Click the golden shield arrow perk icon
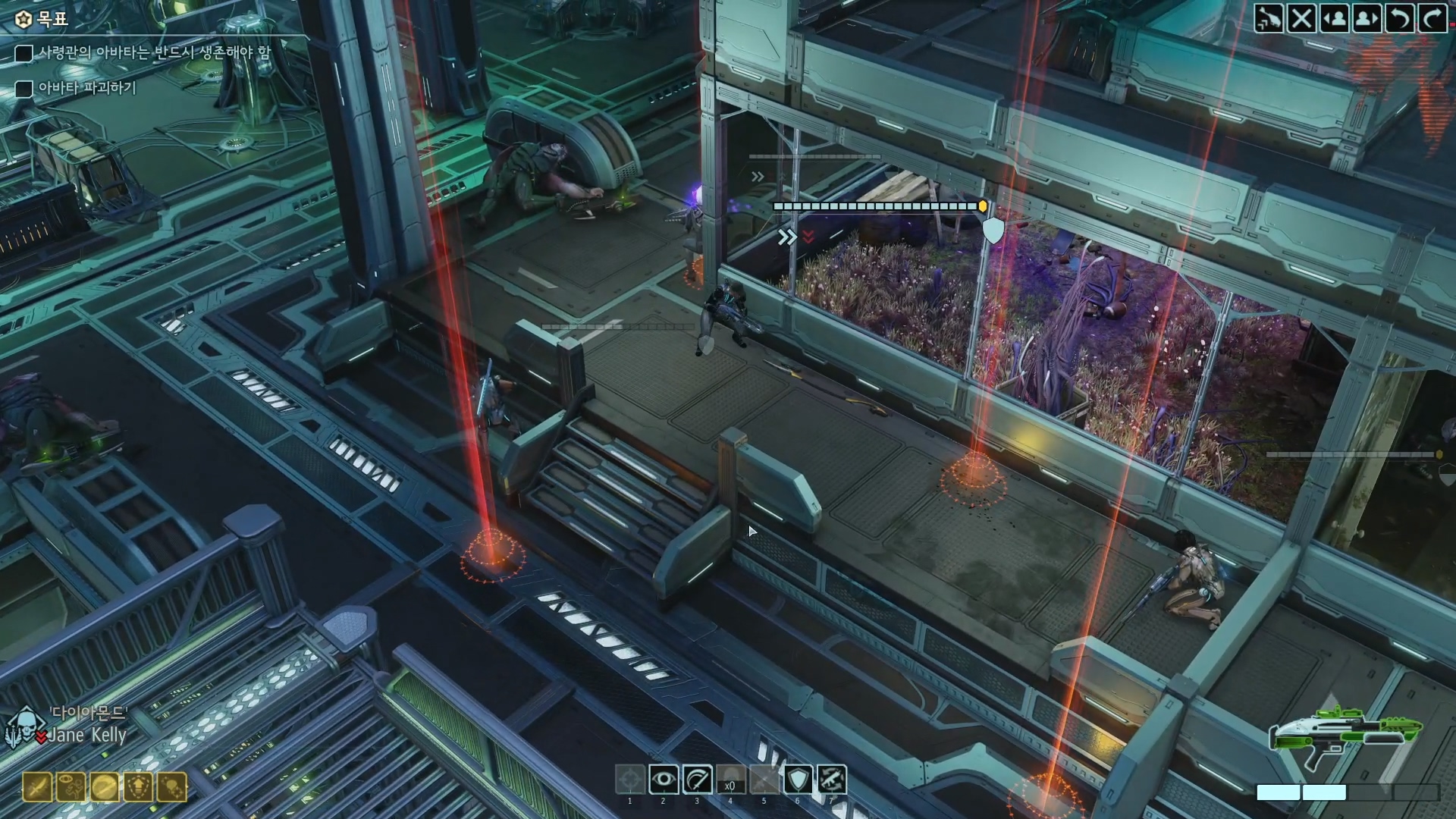The image size is (1456, 819). 139,787
